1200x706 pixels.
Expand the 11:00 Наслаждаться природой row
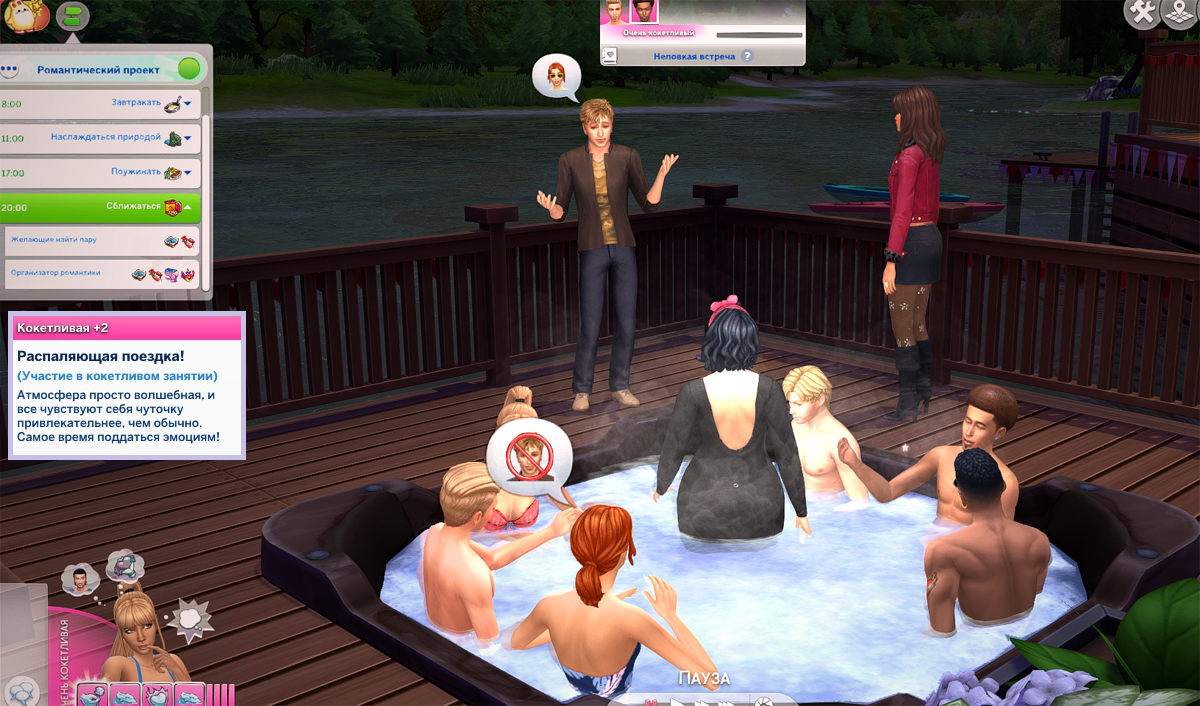tap(187, 138)
